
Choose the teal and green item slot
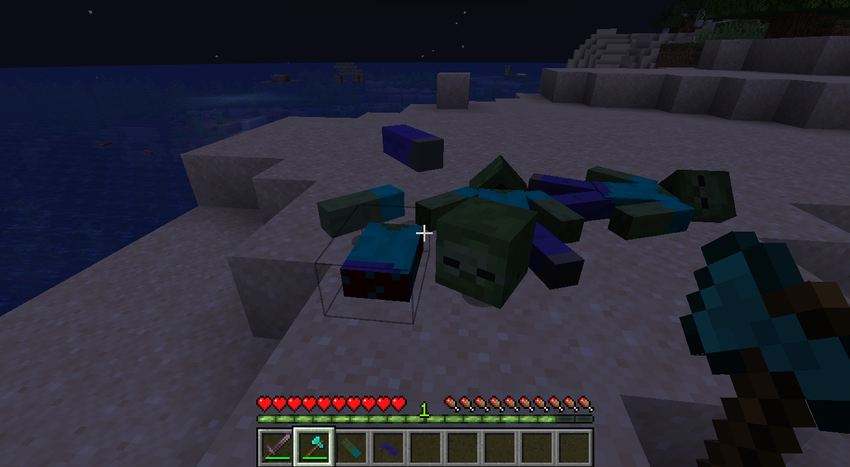click(350, 446)
